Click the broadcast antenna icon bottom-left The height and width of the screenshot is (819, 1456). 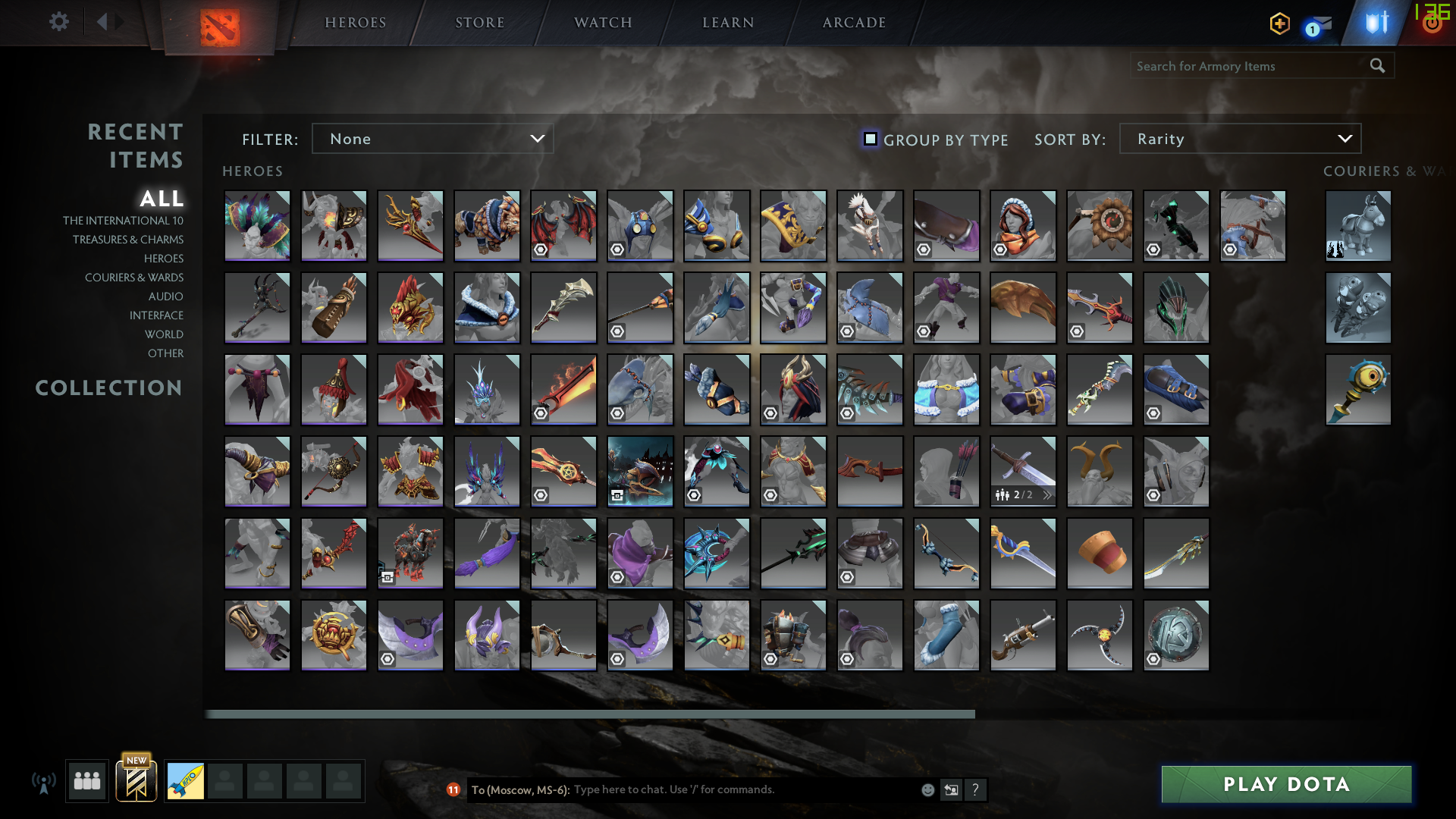[x=45, y=781]
